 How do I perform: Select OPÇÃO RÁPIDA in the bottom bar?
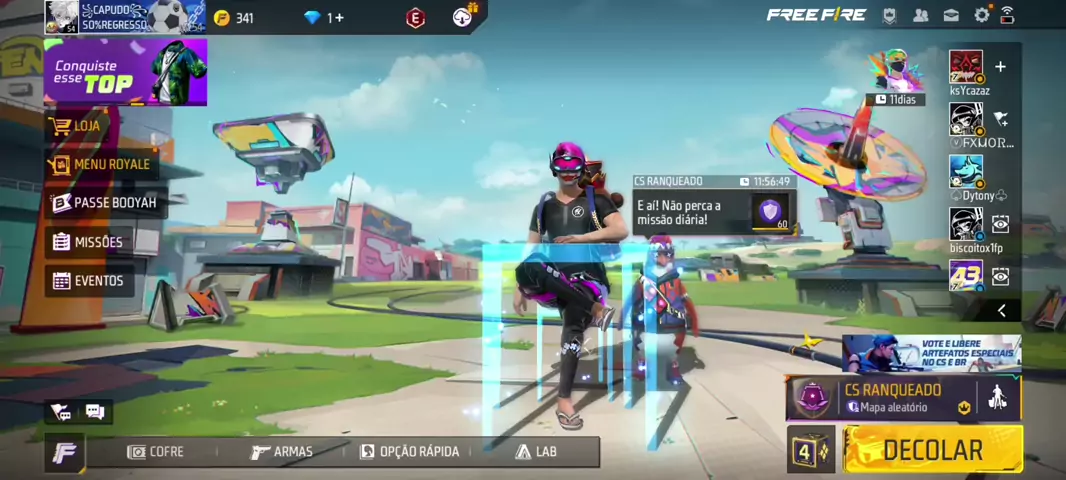tap(410, 452)
